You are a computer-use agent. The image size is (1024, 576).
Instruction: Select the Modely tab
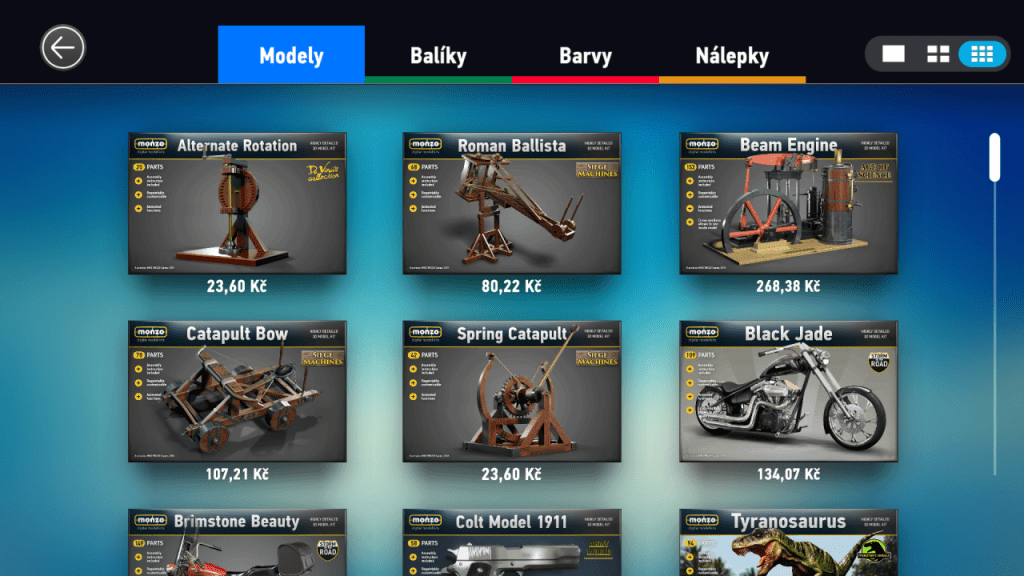tap(291, 55)
